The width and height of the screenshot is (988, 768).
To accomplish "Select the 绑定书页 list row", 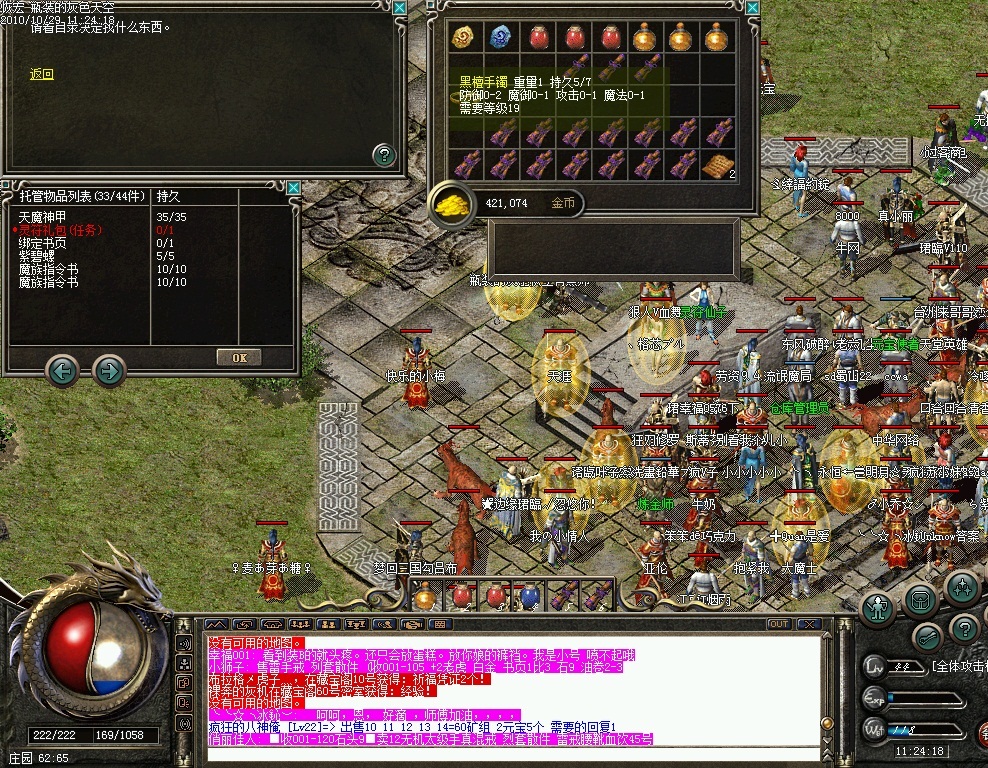I will tap(42, 243).
